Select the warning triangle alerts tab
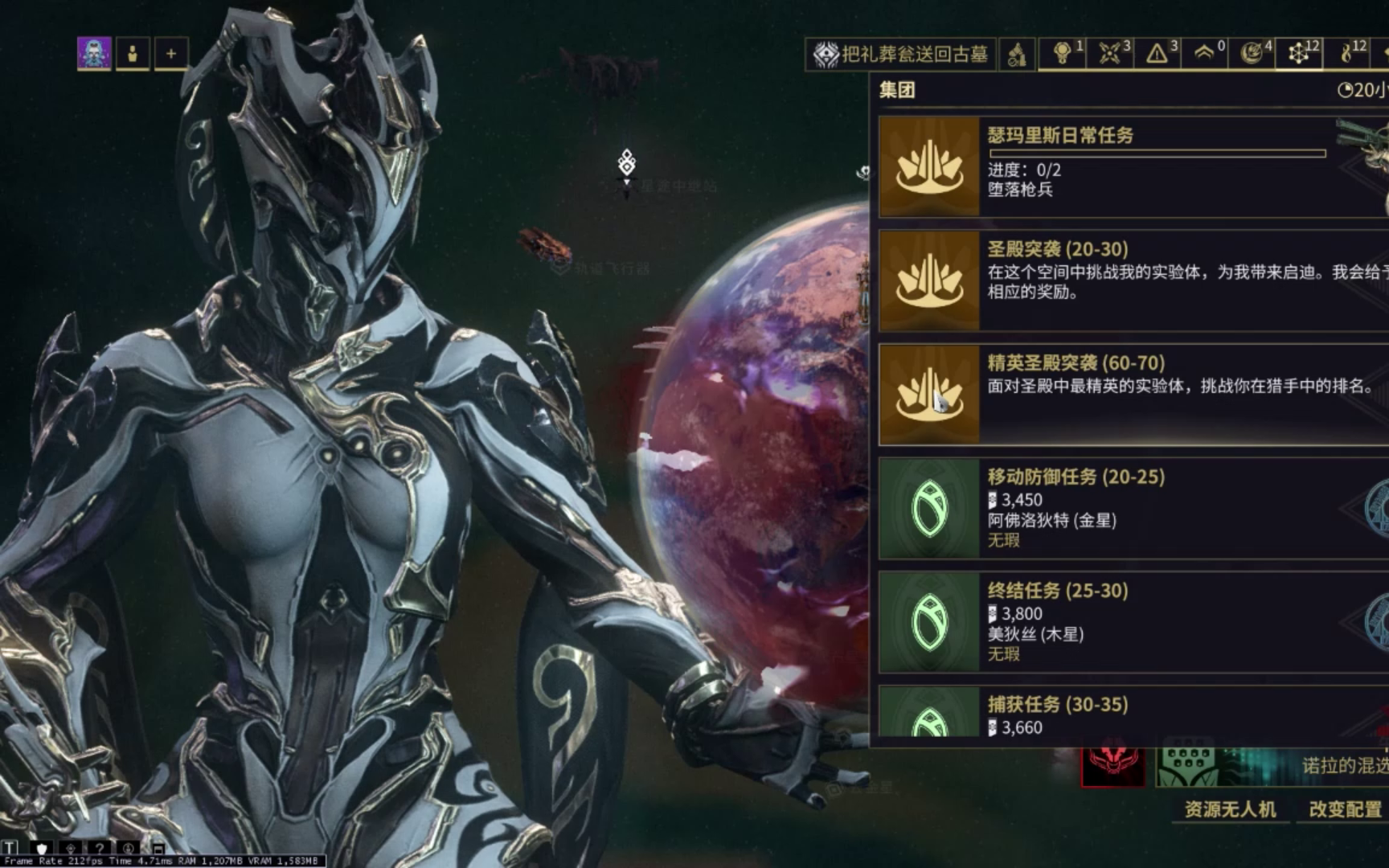Screen dimensions: 1389x868 tap(1157, 54)
